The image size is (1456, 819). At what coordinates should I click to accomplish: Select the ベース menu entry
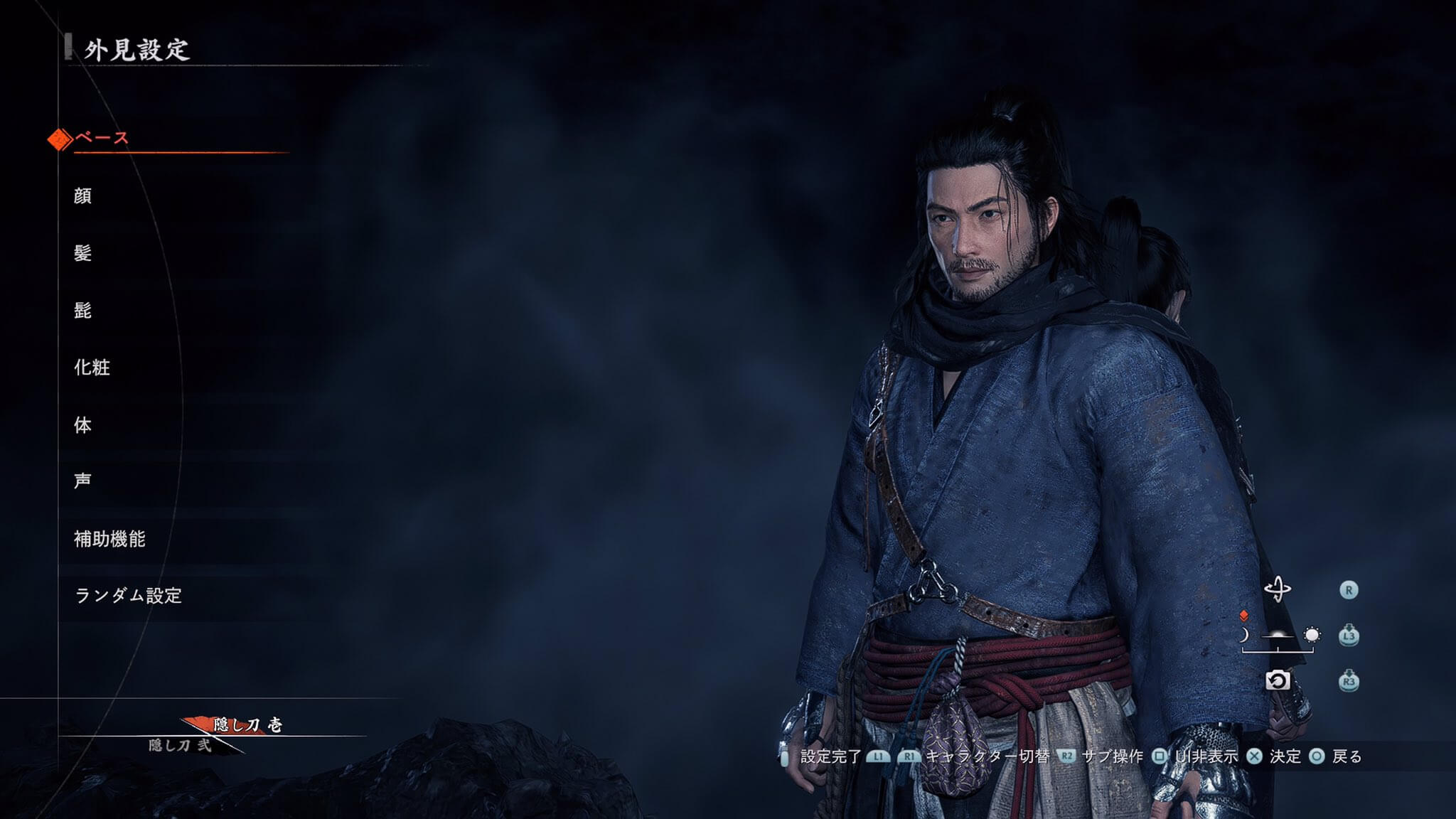click(x=102, y=138)
